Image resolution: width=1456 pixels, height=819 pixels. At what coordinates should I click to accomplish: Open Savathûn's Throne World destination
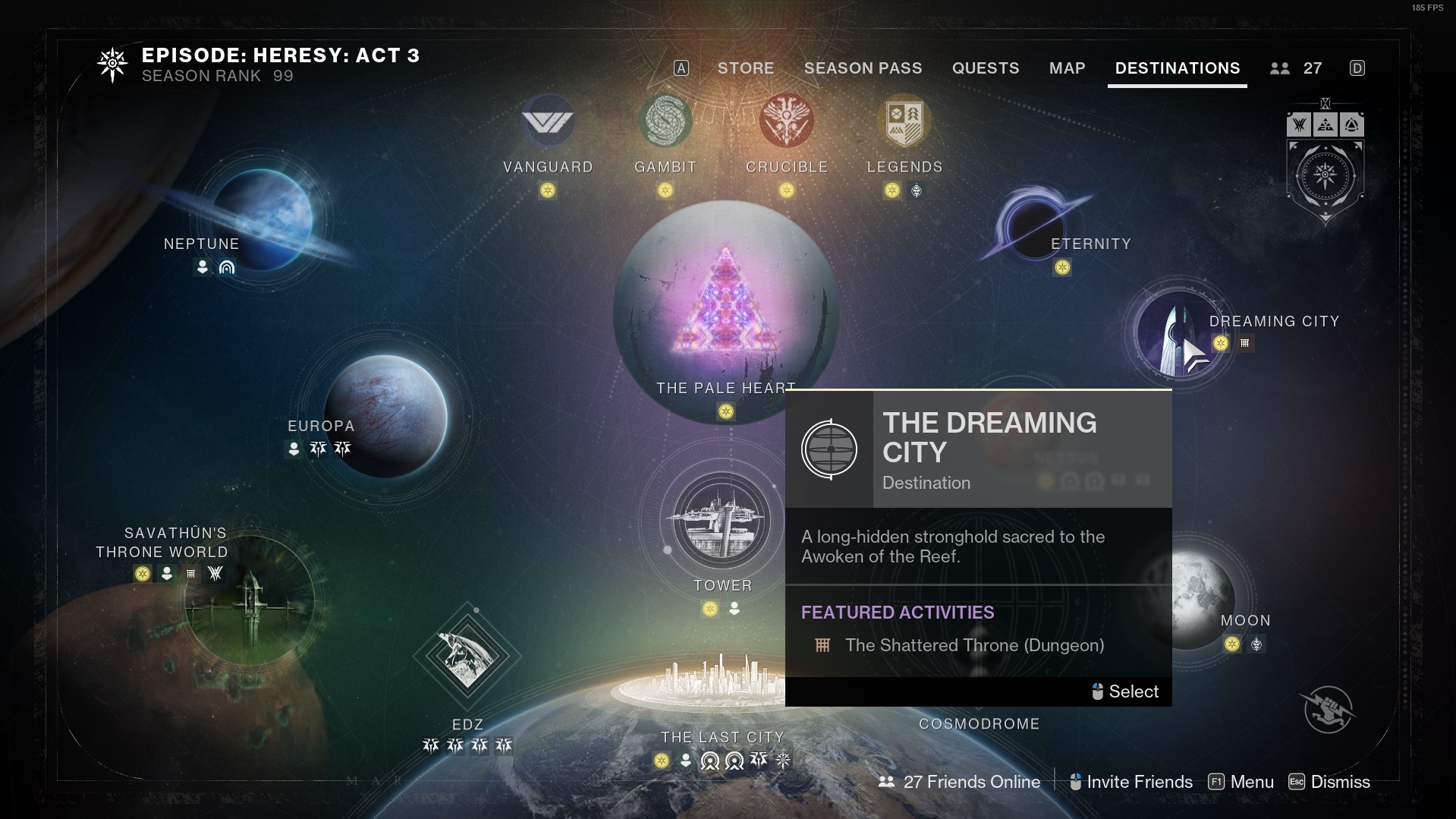[x=250, y=600]
